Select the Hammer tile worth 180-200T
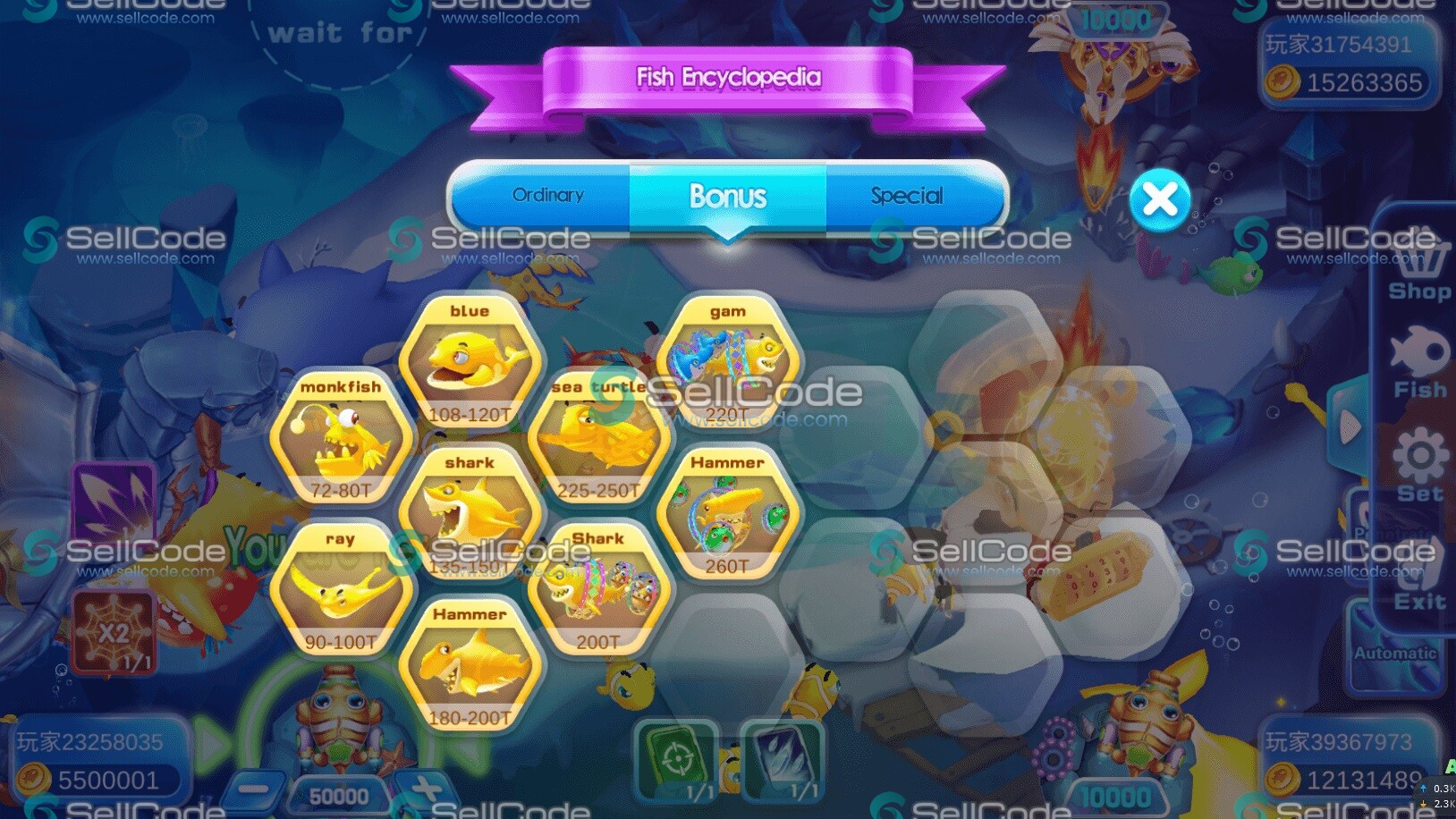Image resolution: width=1456 pixels, height=819 pixels. [470, 665]
